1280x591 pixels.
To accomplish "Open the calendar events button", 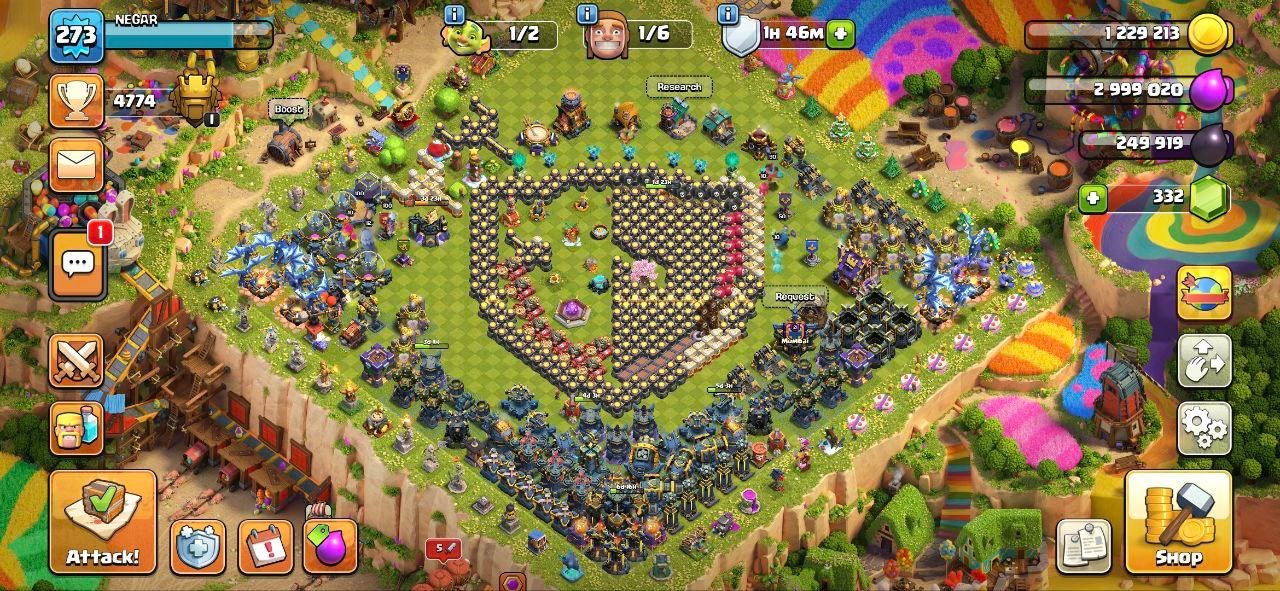I will point(266,547).
